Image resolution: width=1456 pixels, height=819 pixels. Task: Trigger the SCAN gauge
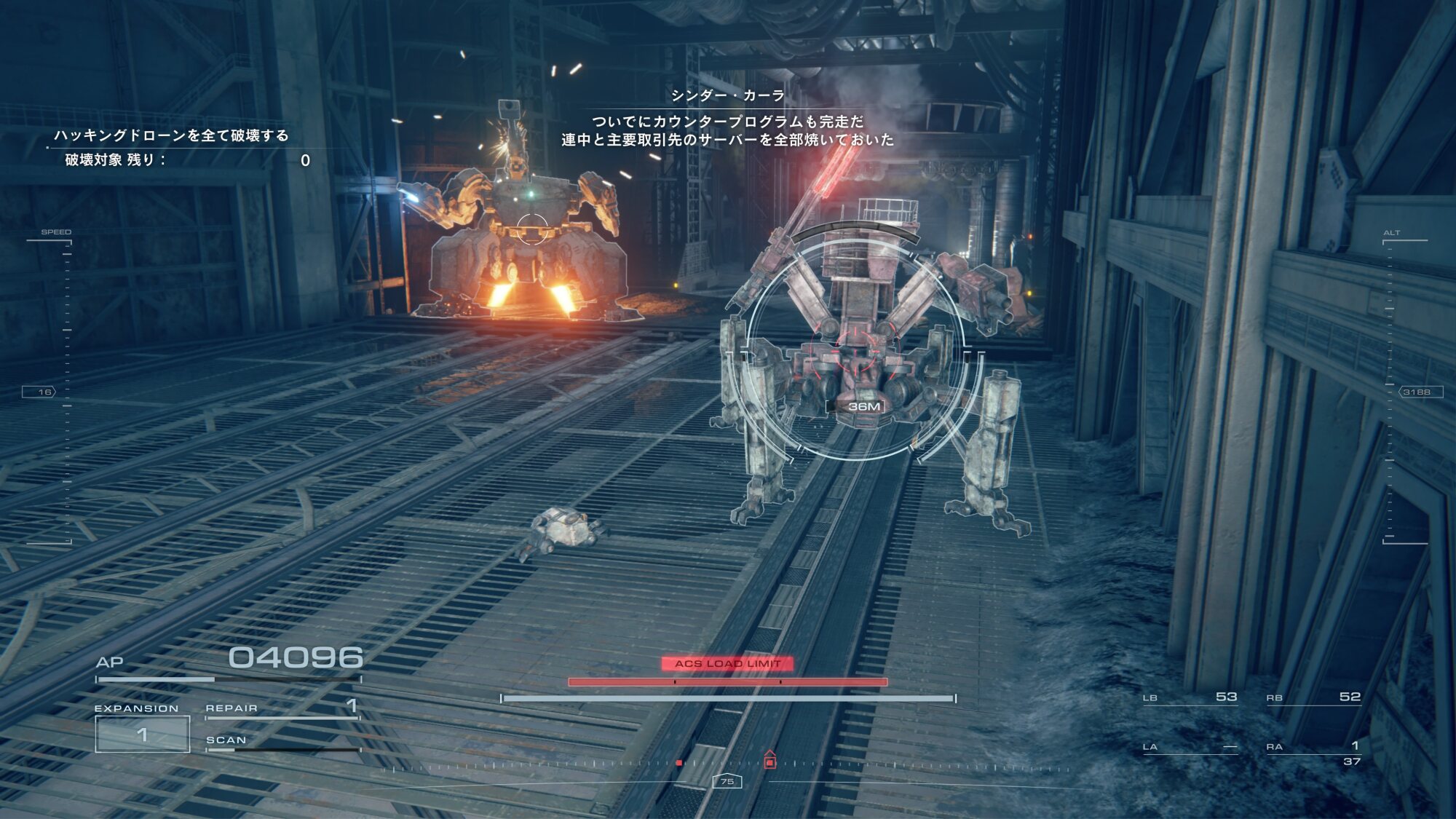click(x=282, y=742)
